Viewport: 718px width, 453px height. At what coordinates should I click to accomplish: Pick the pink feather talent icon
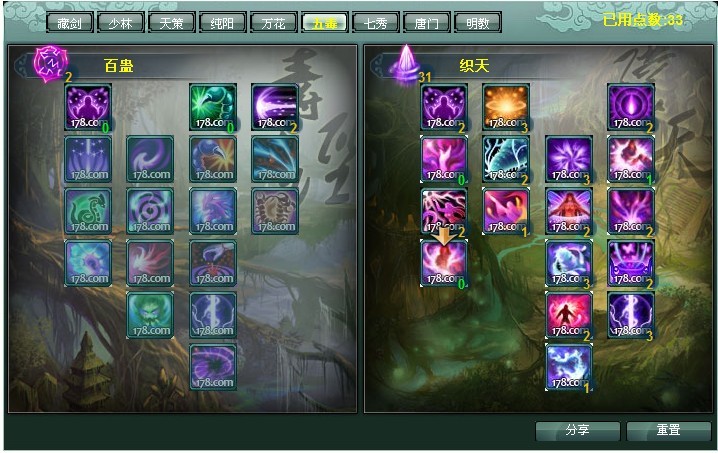click(x=150, y=263)
